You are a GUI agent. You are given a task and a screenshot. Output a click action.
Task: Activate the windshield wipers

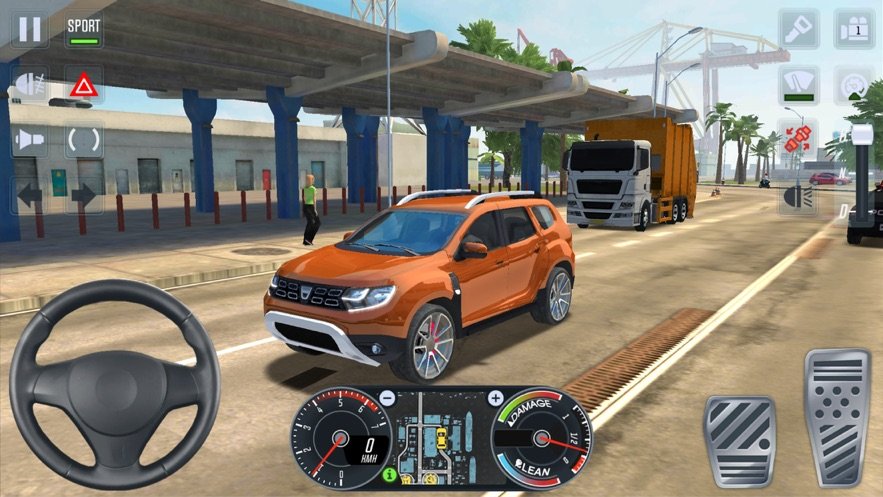[799, 85]
